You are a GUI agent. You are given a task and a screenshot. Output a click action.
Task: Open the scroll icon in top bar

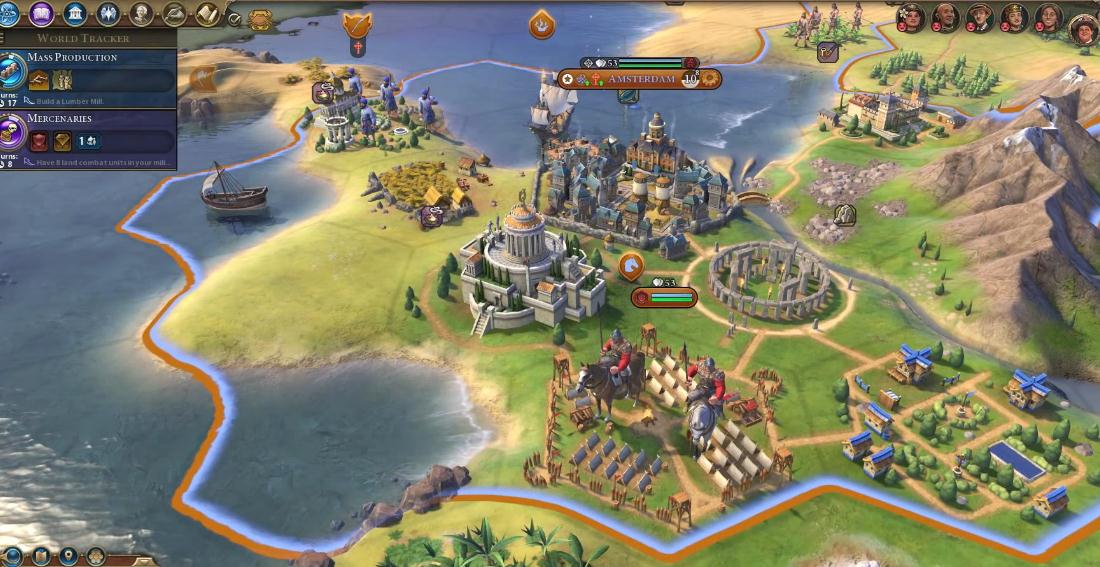209,14
